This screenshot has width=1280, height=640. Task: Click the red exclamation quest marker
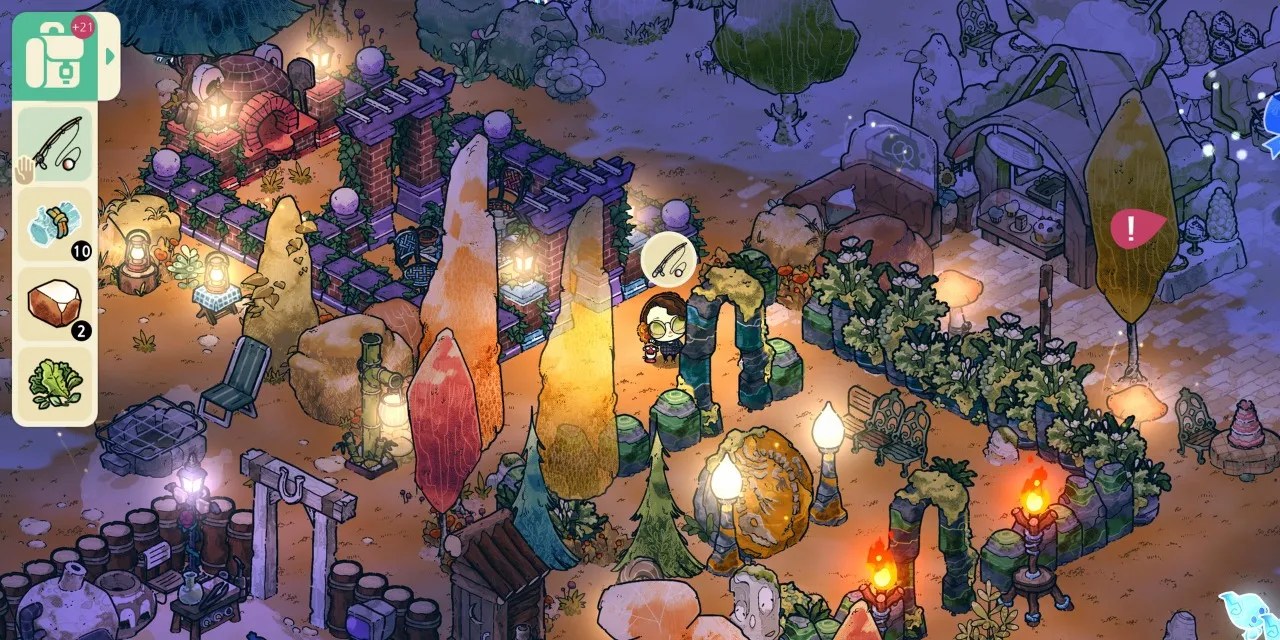1134,229
